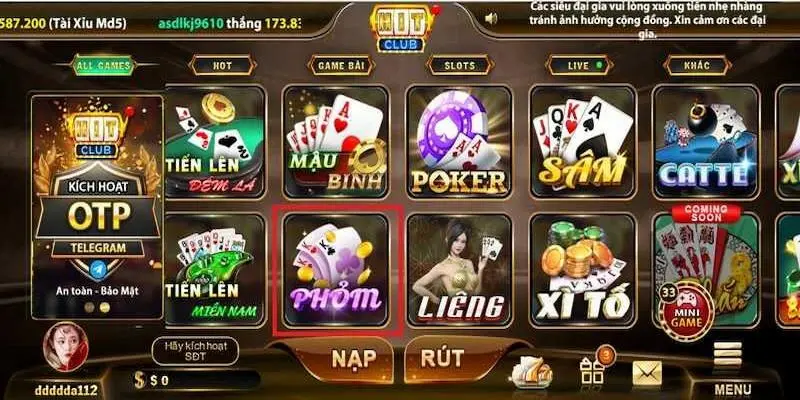Toggle the sound speaker icon
Viewport: 800px width, 400px height.
tap(490, 18)
